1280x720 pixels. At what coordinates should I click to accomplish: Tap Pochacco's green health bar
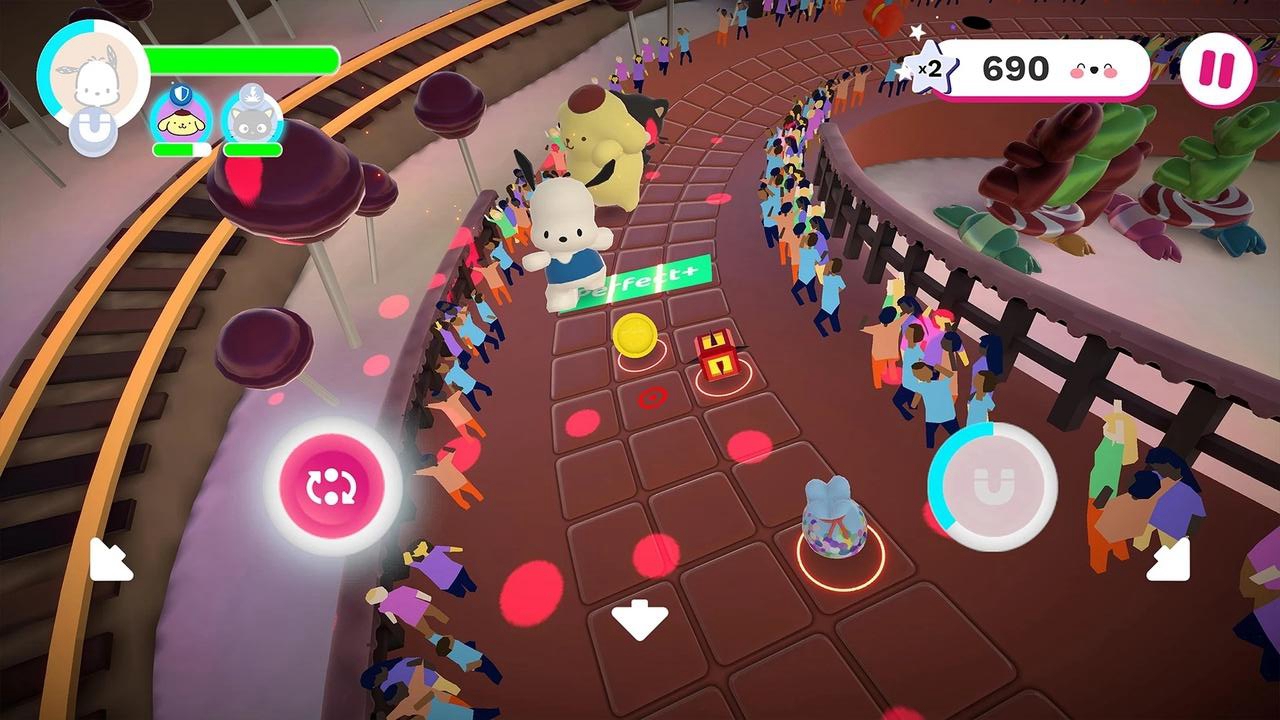coord(240,59)
